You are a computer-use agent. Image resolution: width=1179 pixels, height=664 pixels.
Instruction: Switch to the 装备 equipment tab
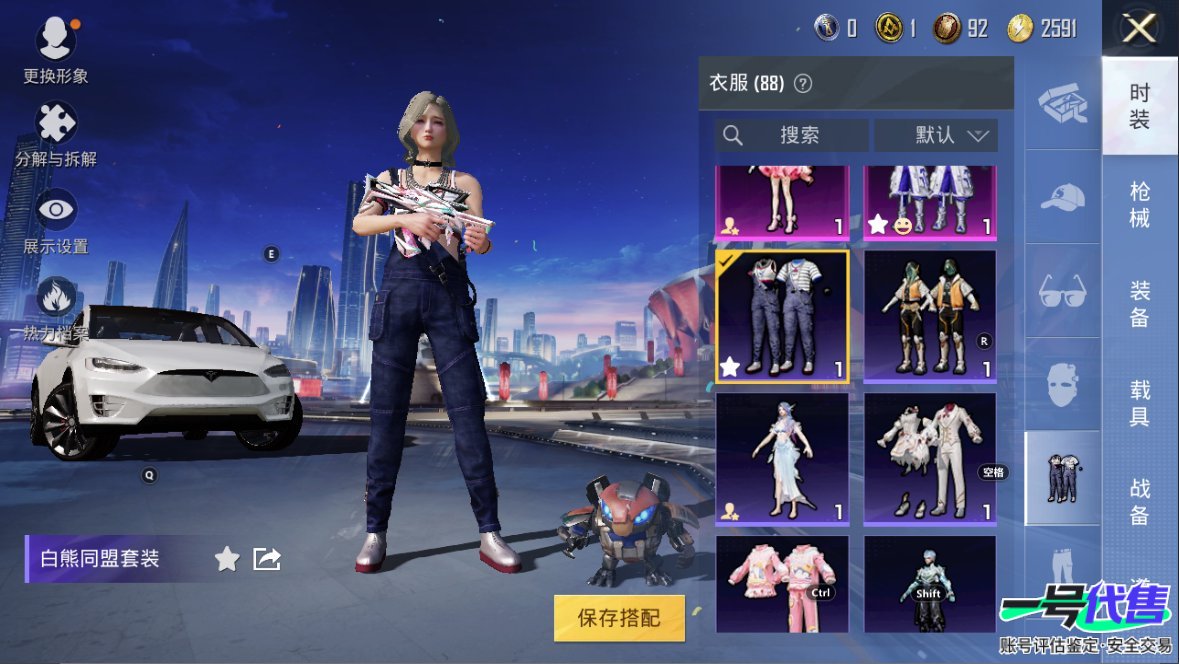click(x=1139, y=303)
